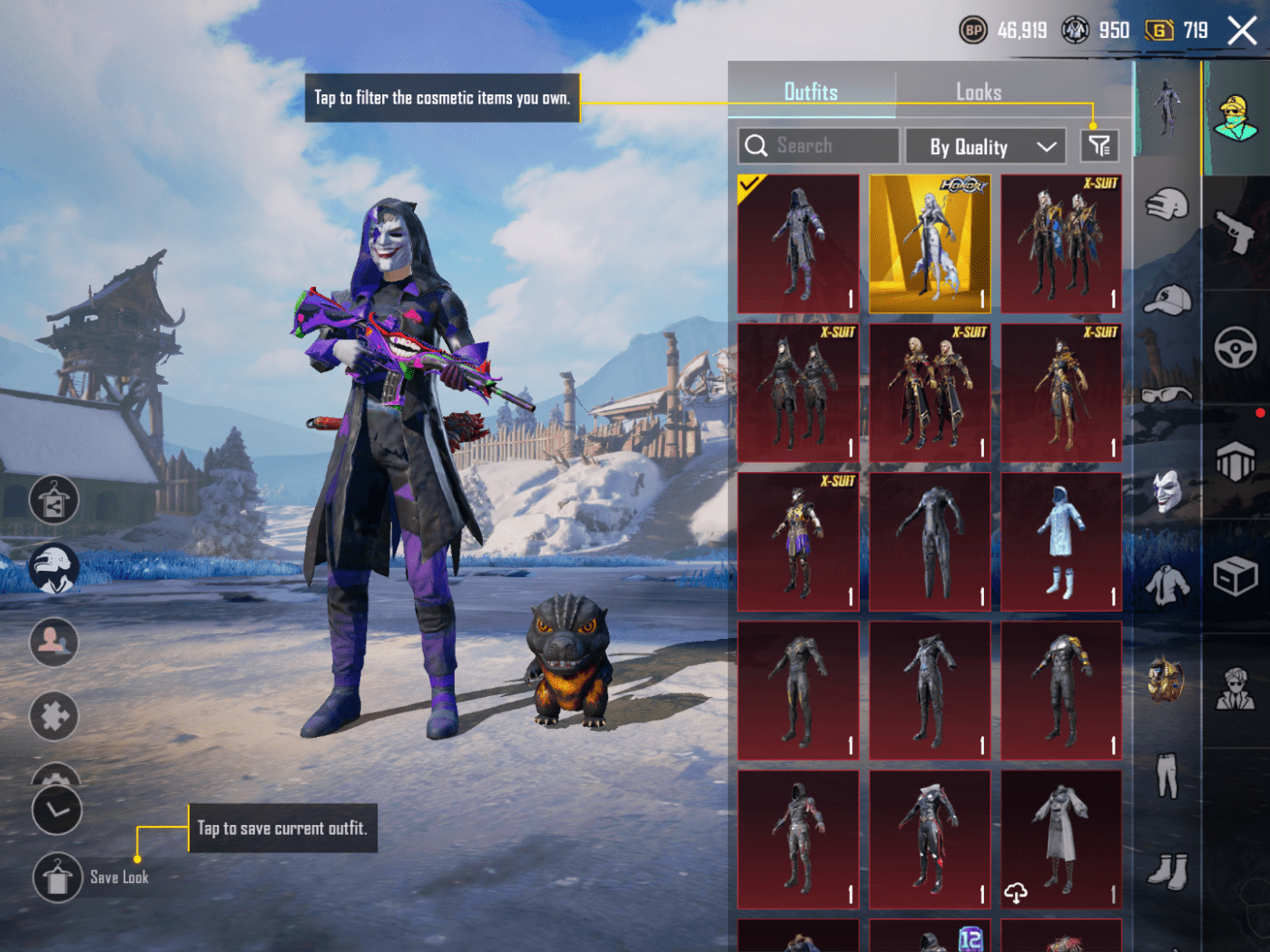Viewport: 1270px width, 952px height.
Task: Select the Outfits tab
Action: (811, 91)
